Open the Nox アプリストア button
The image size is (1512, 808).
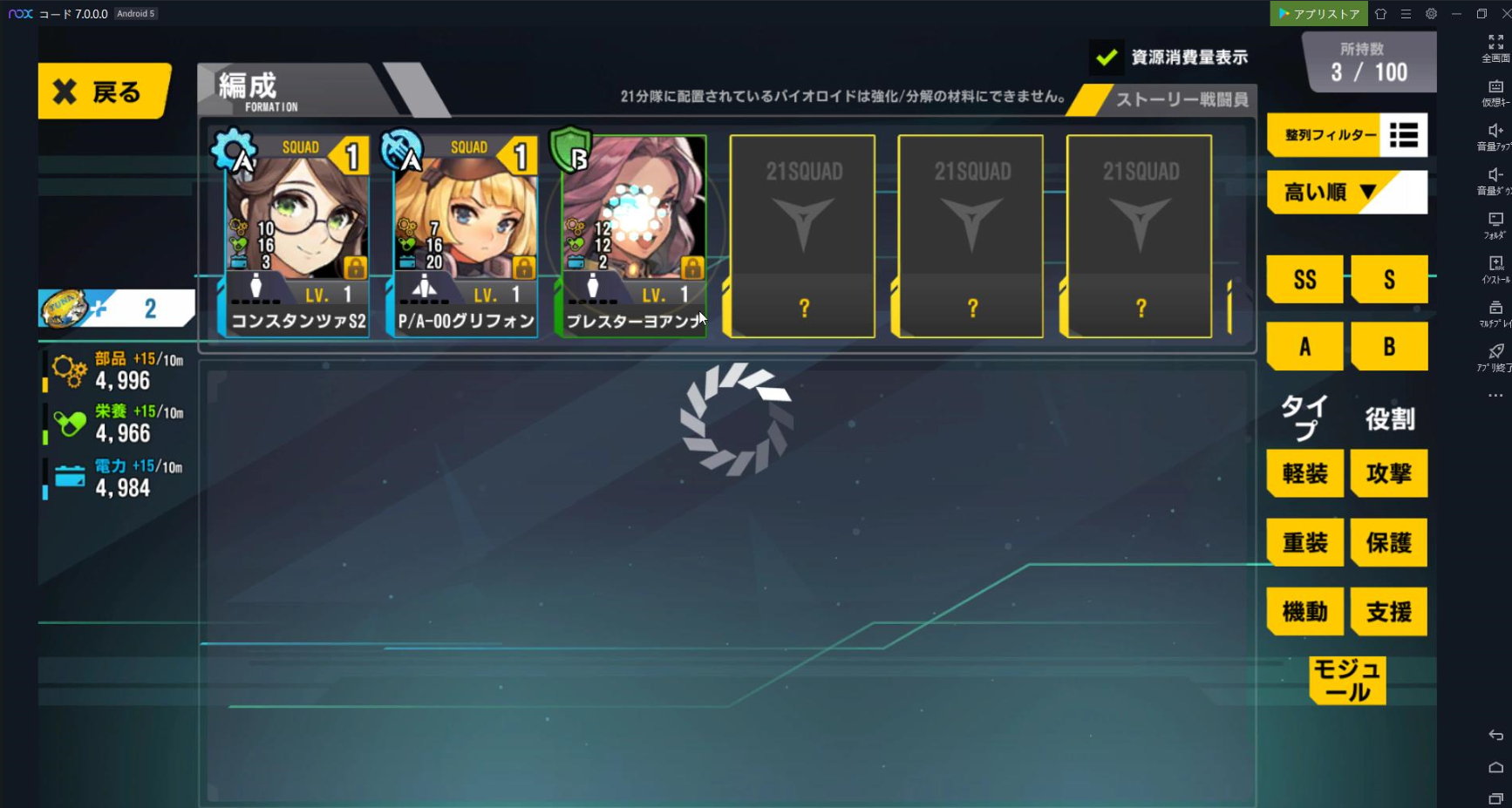coord(1318,14)
